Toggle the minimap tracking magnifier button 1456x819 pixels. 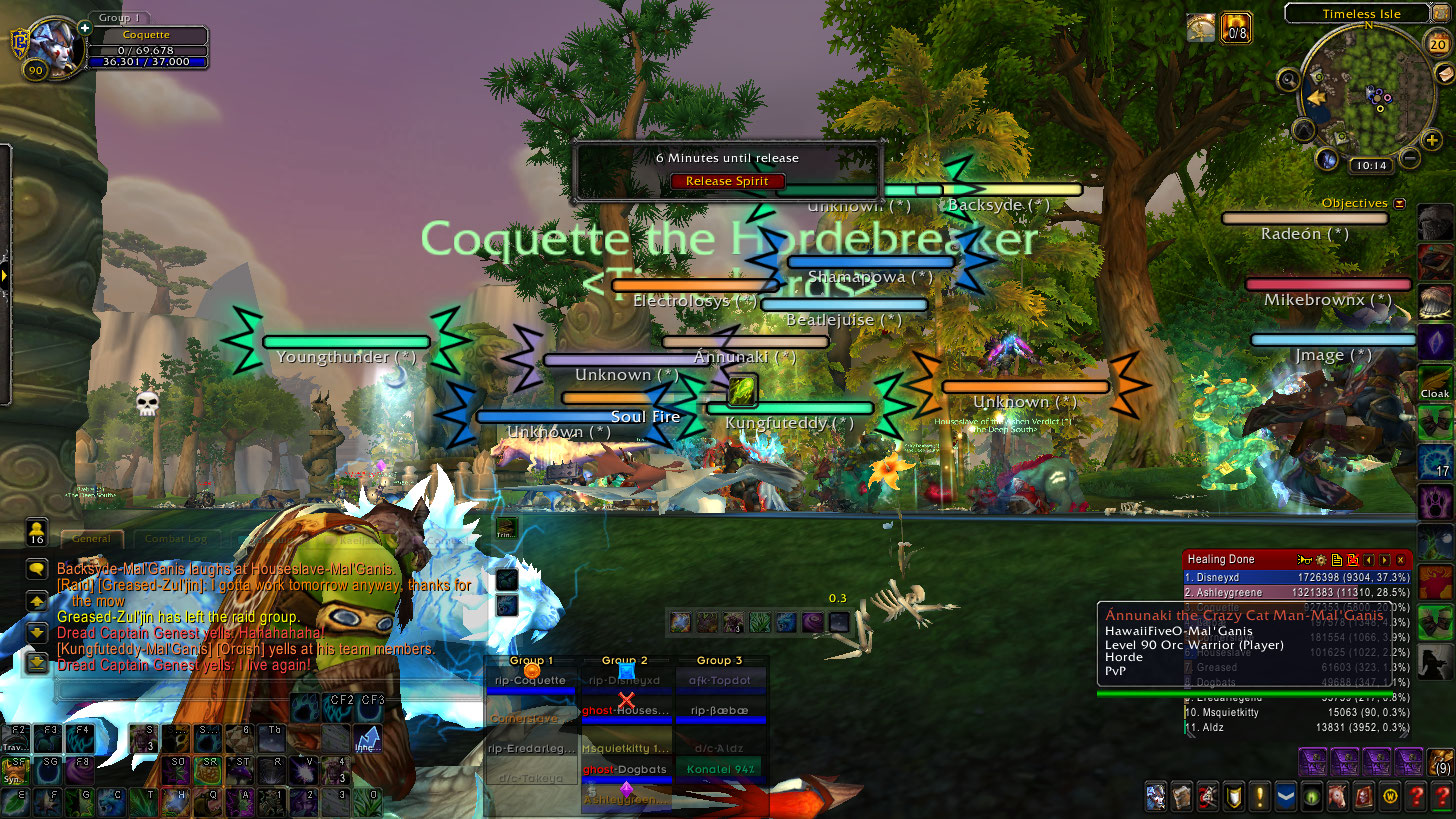pos(1288,79)
